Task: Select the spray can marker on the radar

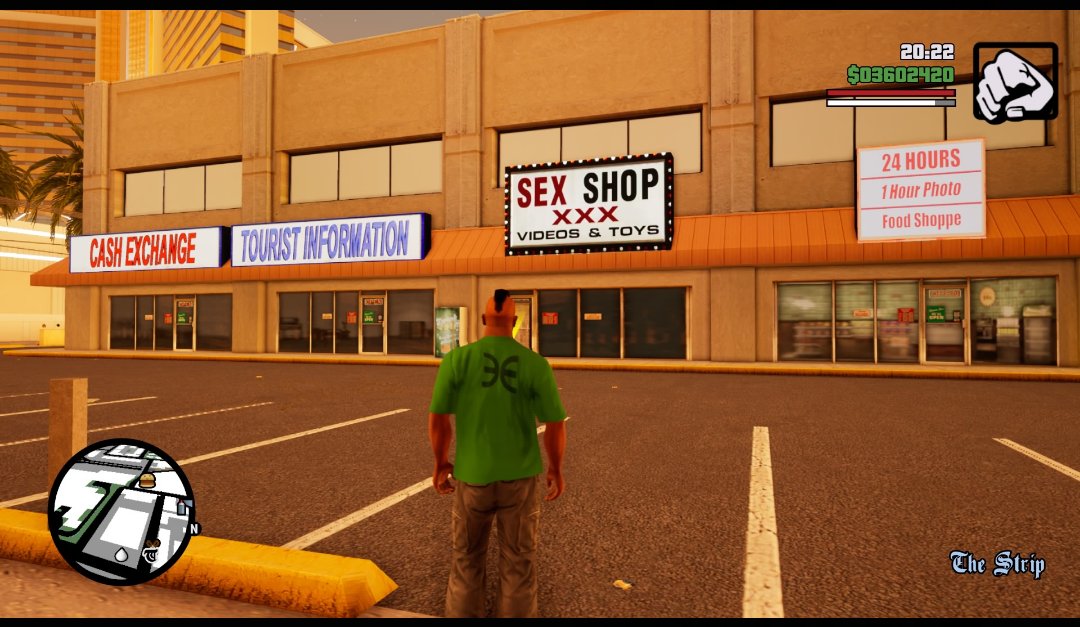Action: pos(183,506)
